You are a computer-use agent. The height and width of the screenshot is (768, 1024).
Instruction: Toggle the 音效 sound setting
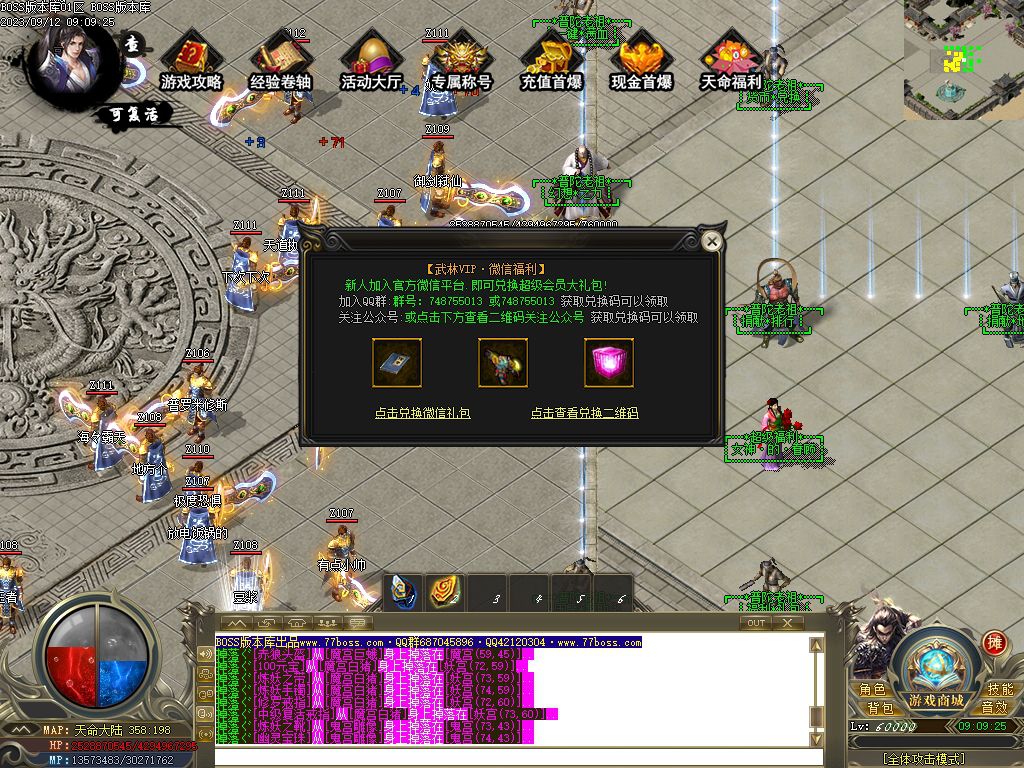click(994, 708)
